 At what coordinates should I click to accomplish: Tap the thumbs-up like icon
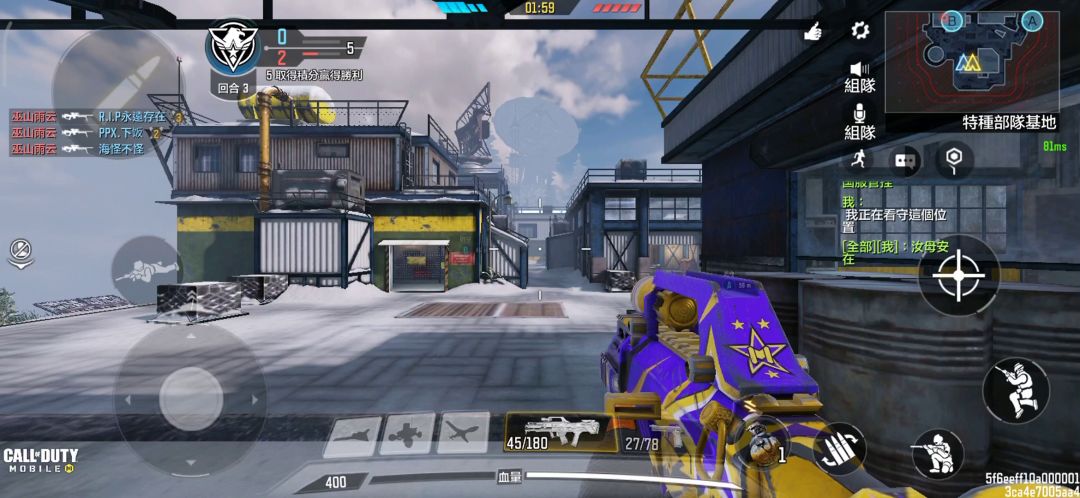click(813, 32)
